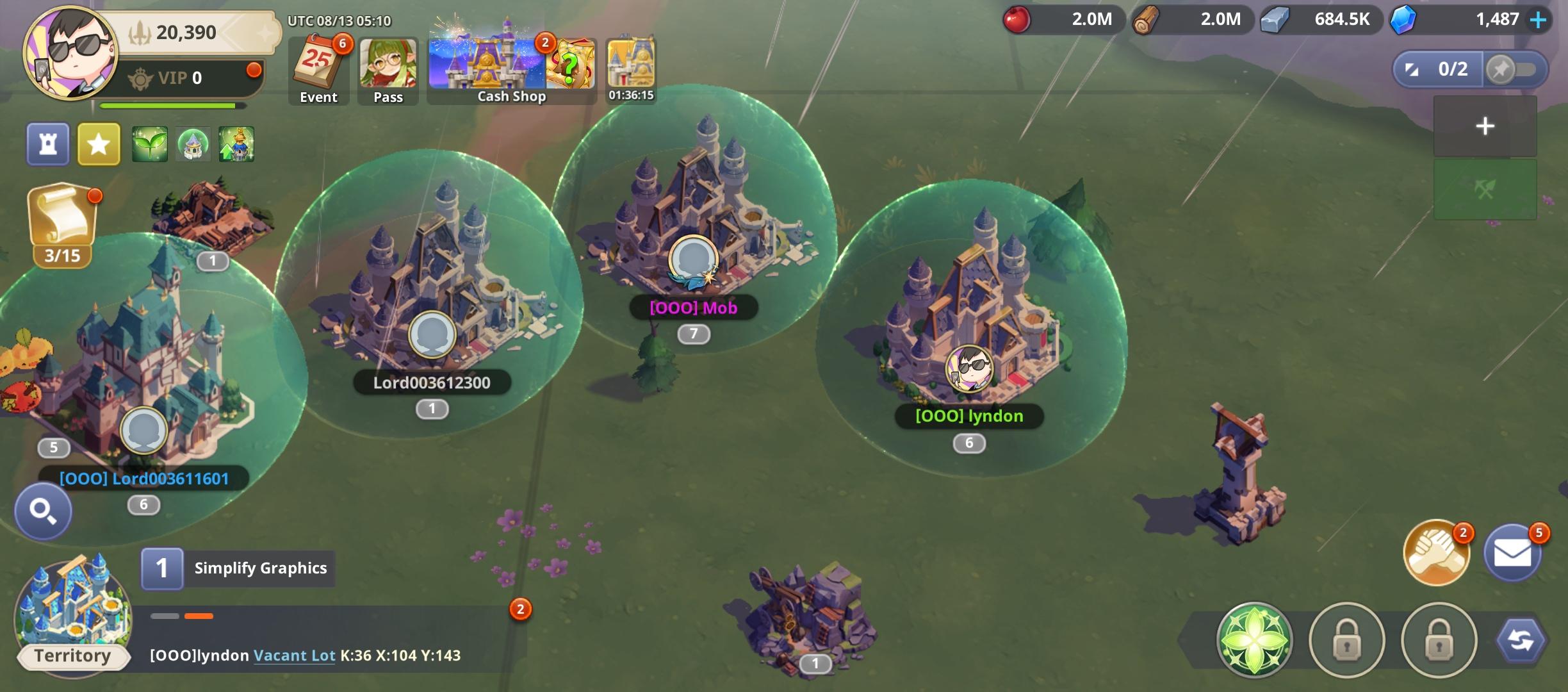Screen dimensions: 1568x692
Task: Open the march queue plus slot
Action: pyautogui.click(x=1485, y=126)
